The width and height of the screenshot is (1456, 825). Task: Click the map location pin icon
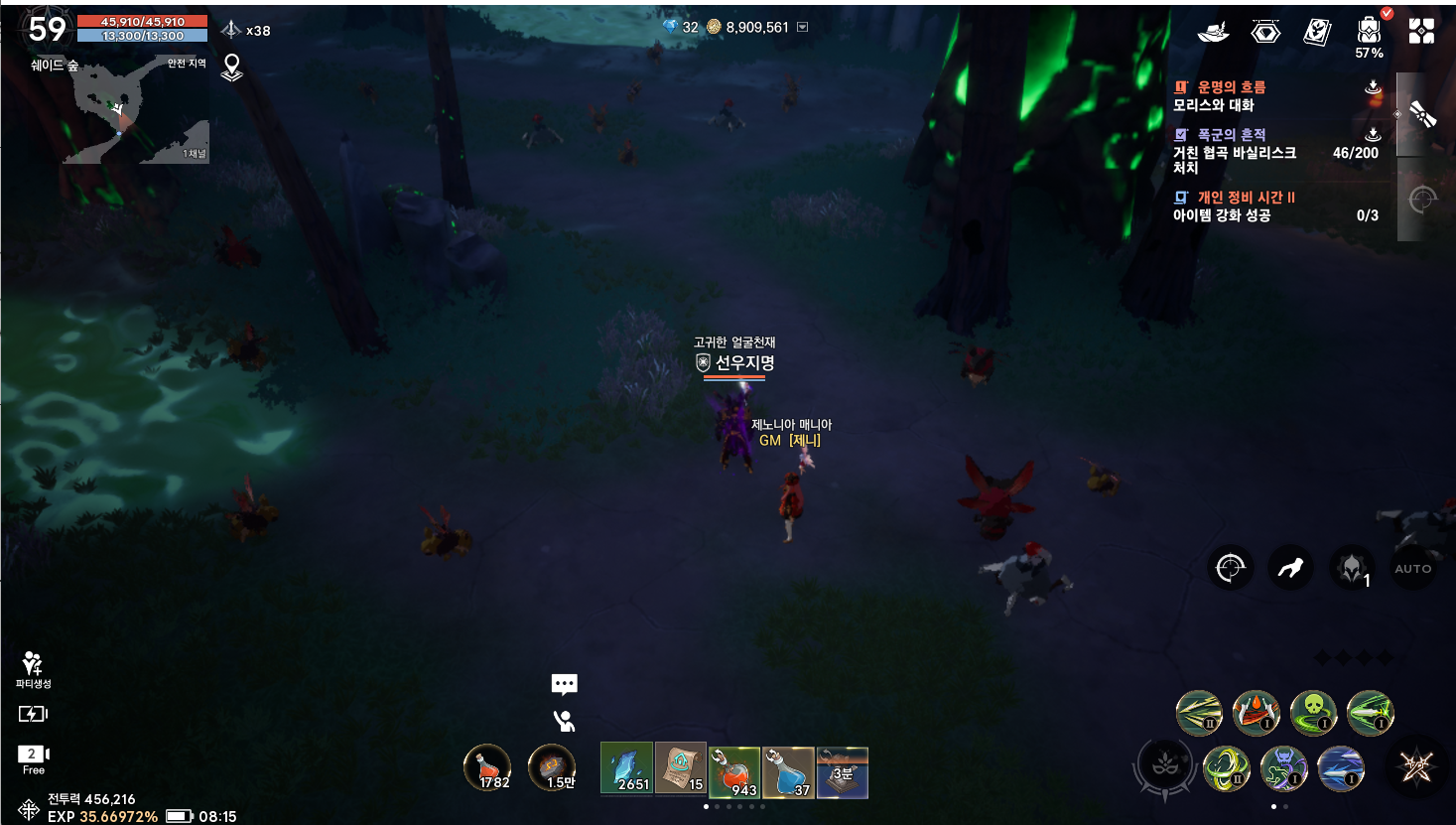[231, 68]
